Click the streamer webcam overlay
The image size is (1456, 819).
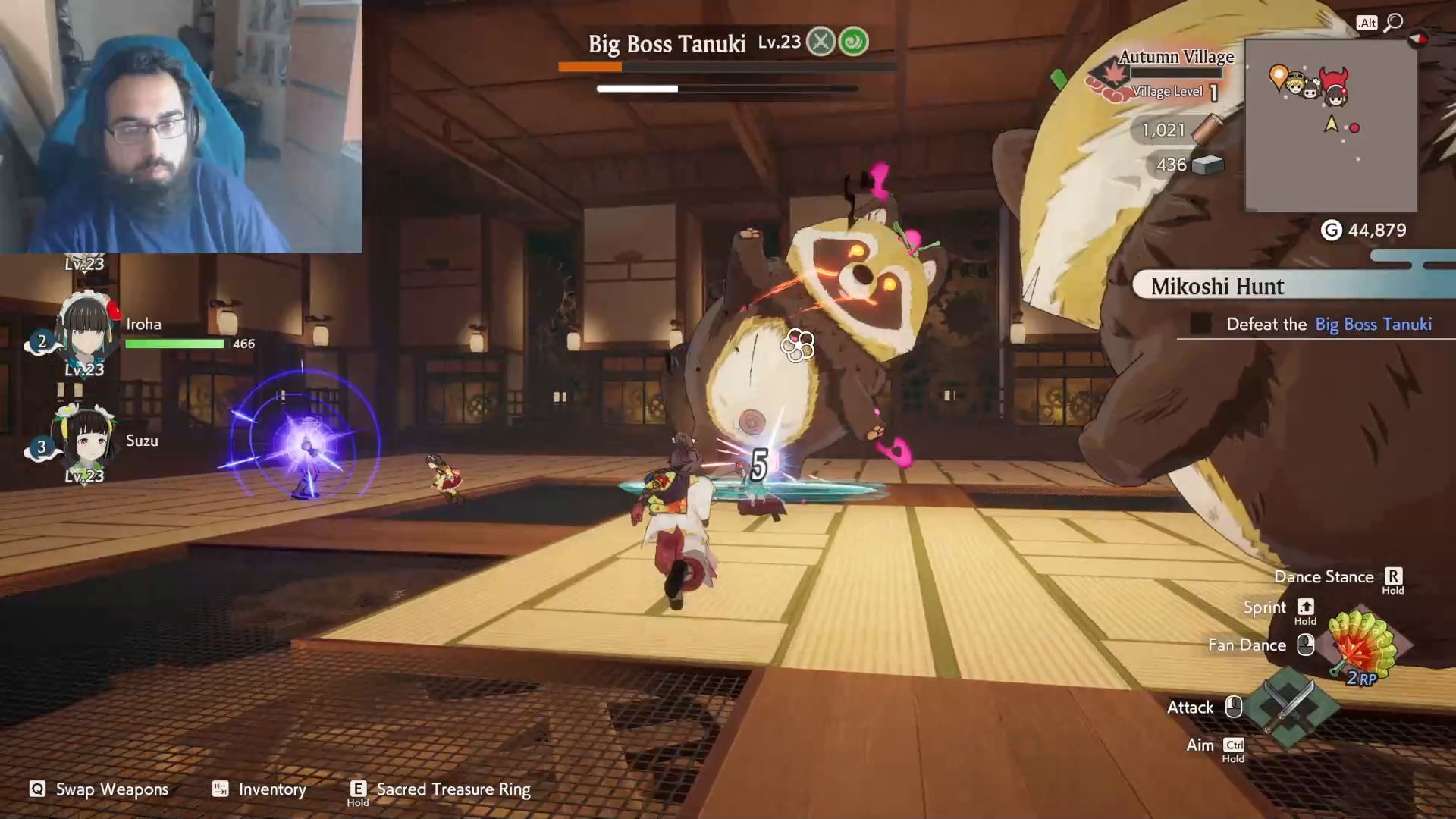click(180, 126)
